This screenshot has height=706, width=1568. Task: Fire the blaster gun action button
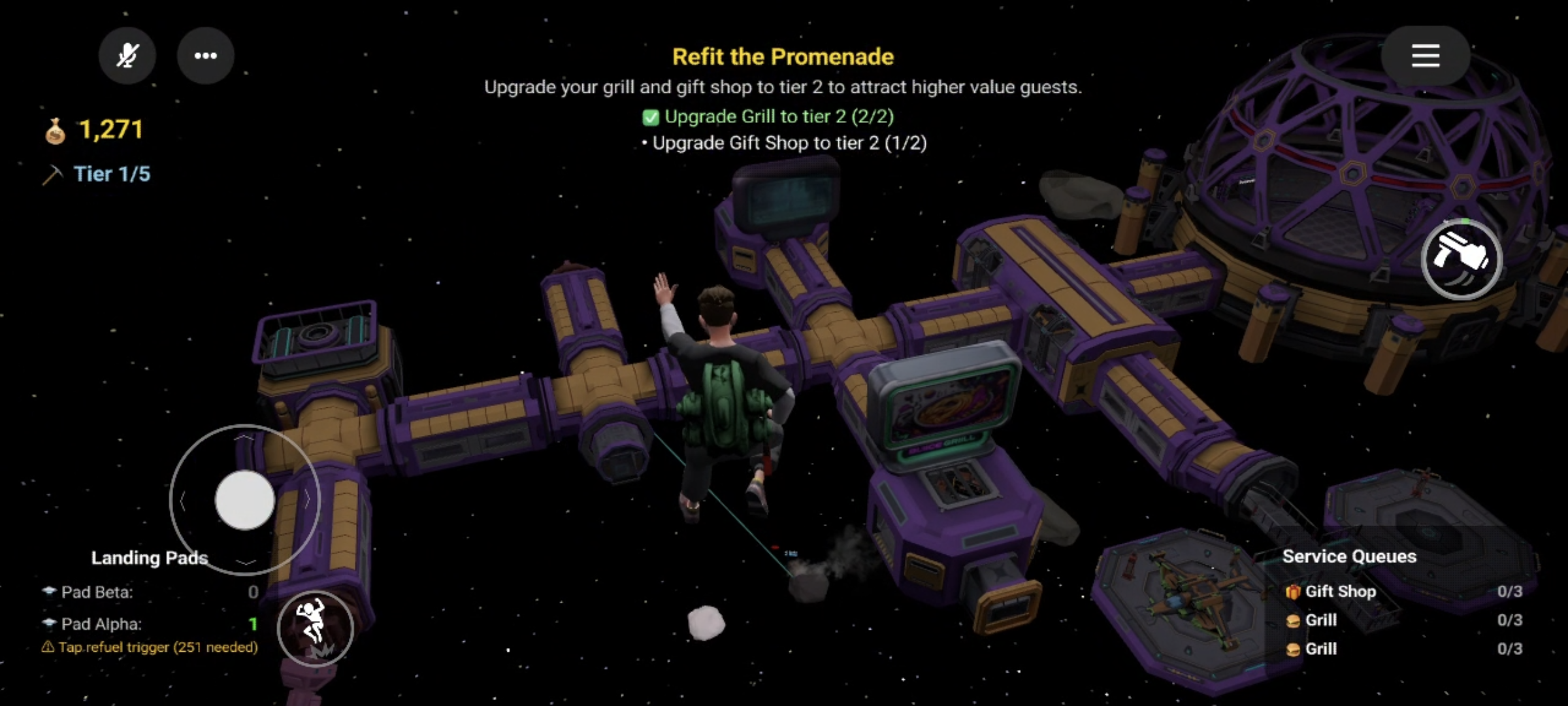pos(1462,260)
